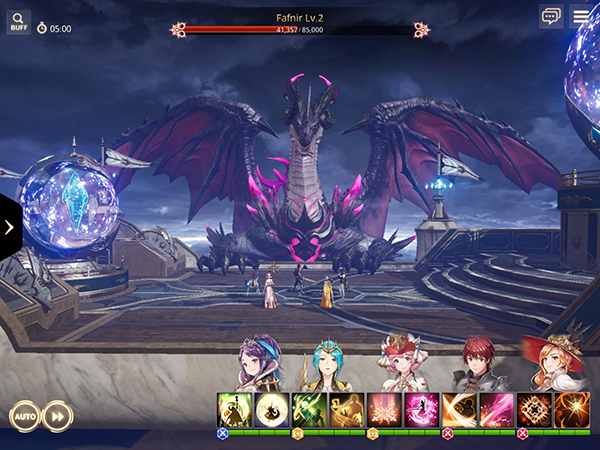Screen dimensions: 600x450
Task: Select the blonde hero with wide red hat
Action: pyautogui.click(x=552, y=365)
